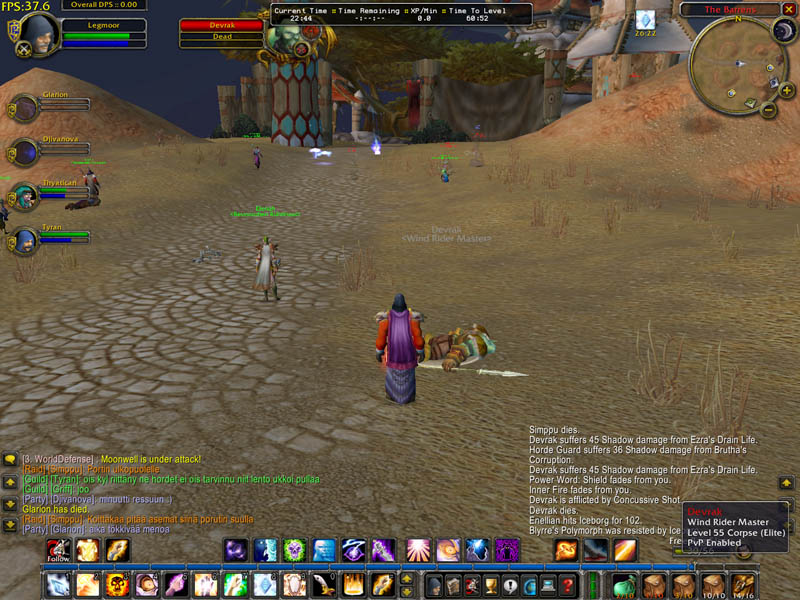This screenshot has height=600, width=800.
Task: Click the Follow pet action button
Action: pyautogui.click(x=58, y=550)
